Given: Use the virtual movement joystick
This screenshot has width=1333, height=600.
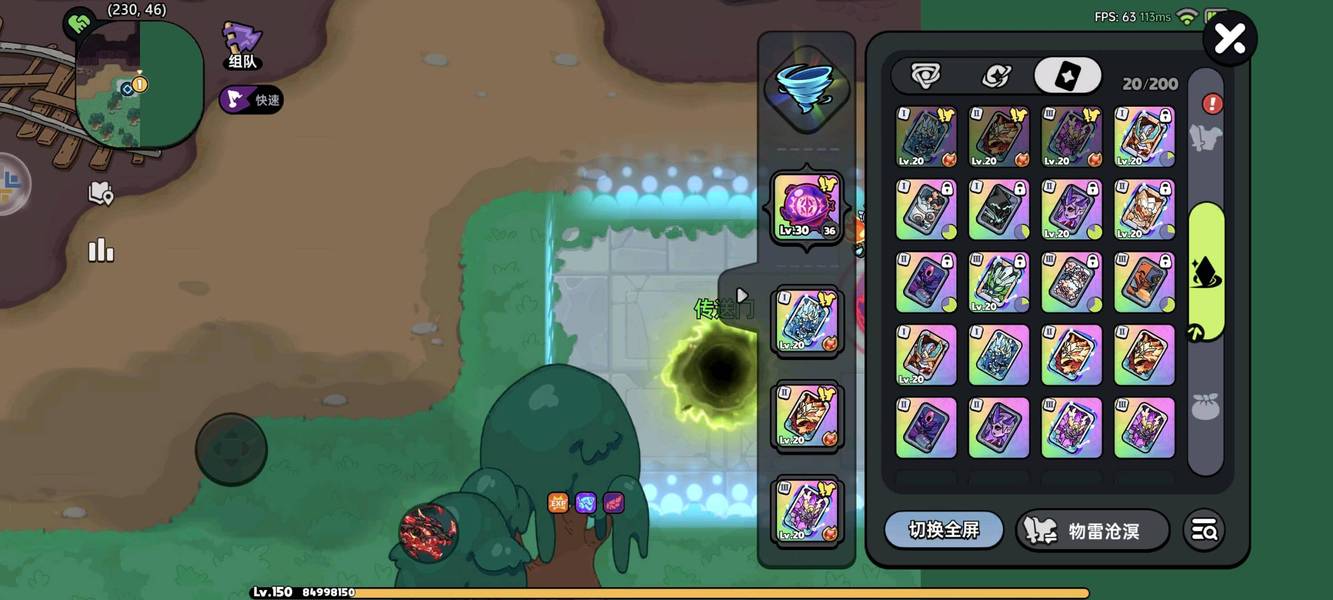Looking at the screenshot, I should coord(231,449).
